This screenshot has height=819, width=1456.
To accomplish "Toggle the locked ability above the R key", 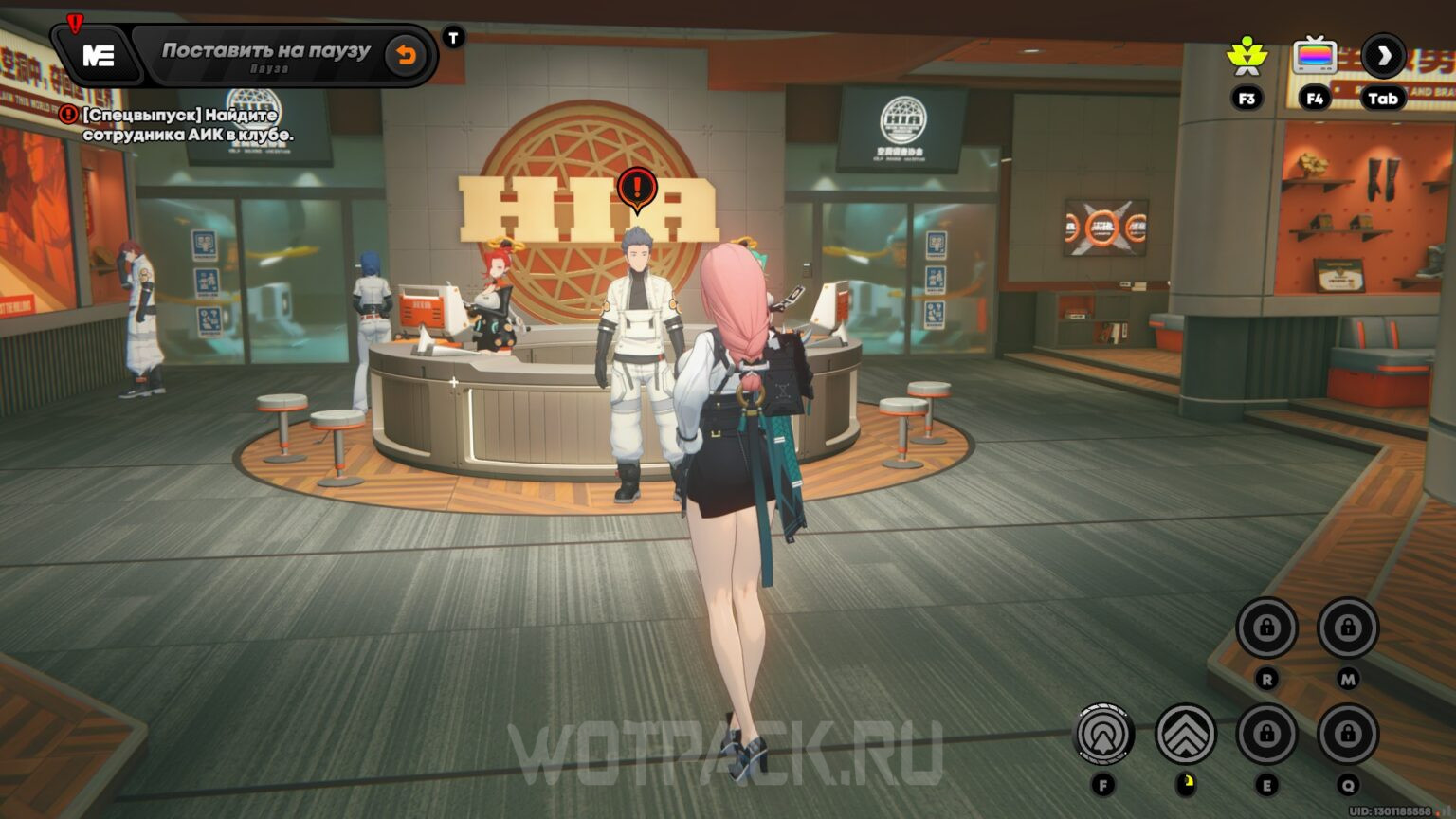I will click(x=1267, y=627).
